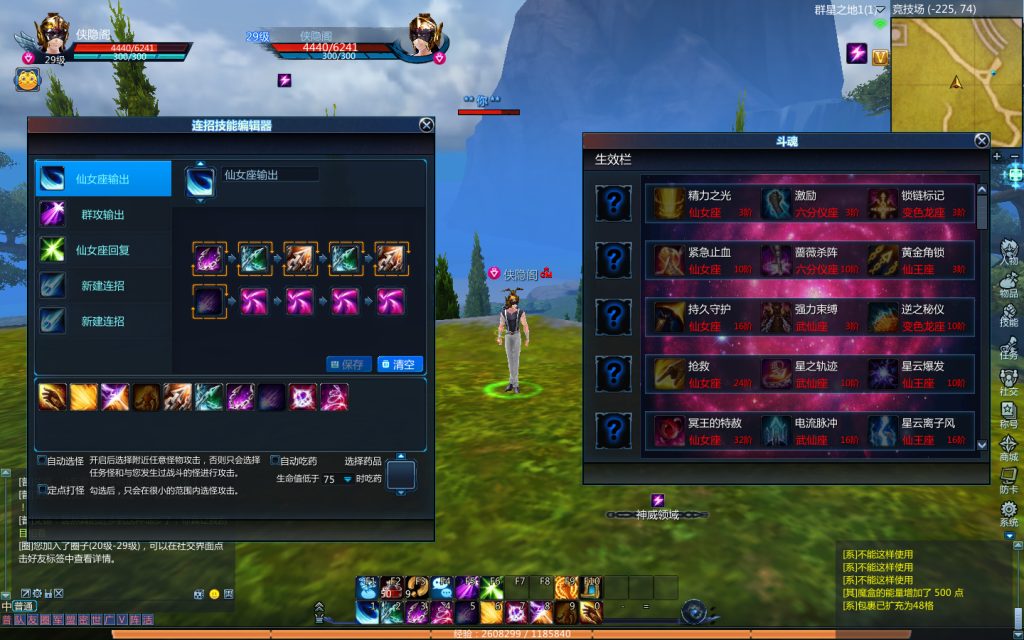Toggle the 自动选怪 checkbox
This screenshot has width=1024, height=640.
point(42,461)
